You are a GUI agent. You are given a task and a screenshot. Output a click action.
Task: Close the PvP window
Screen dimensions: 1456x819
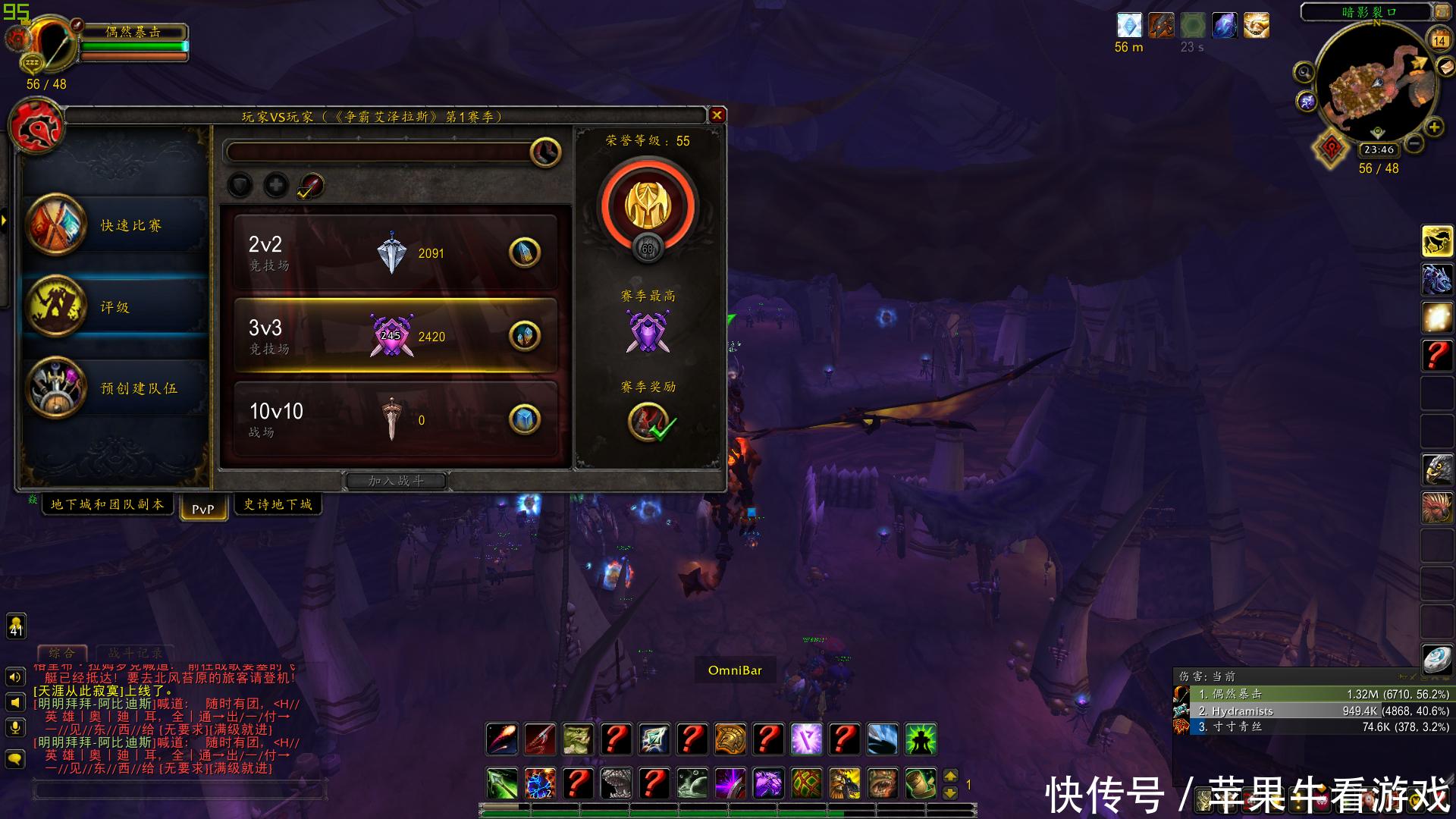click(x=717, y=115)
